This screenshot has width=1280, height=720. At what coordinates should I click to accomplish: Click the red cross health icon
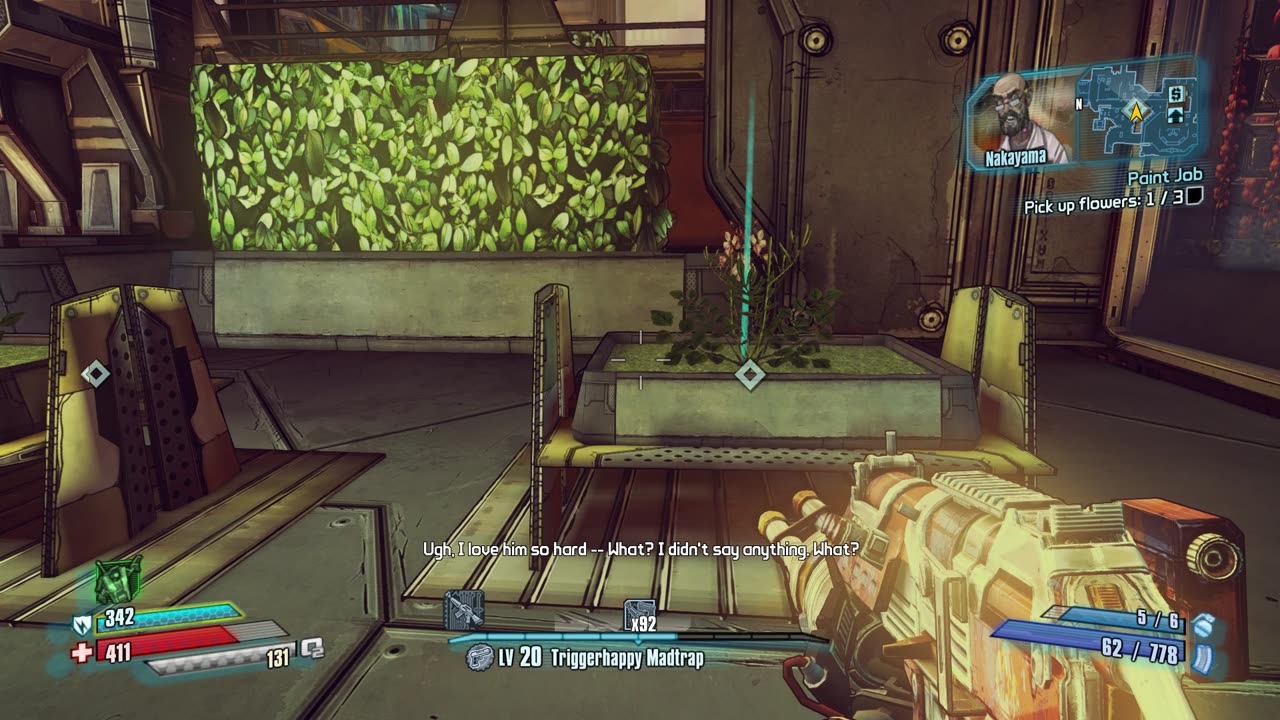(x=83, y=653)
